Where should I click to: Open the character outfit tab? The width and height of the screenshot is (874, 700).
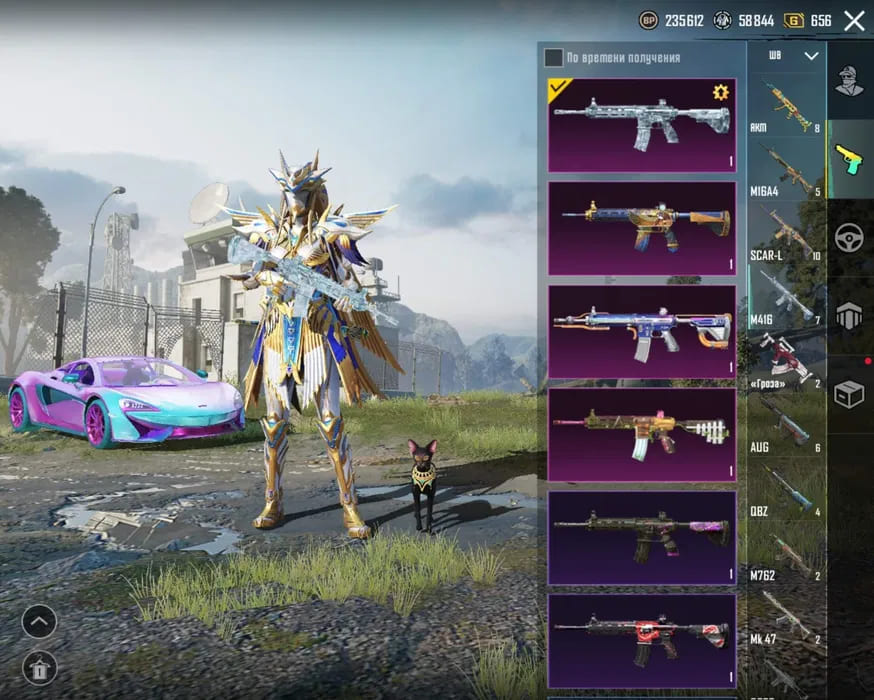849,80
